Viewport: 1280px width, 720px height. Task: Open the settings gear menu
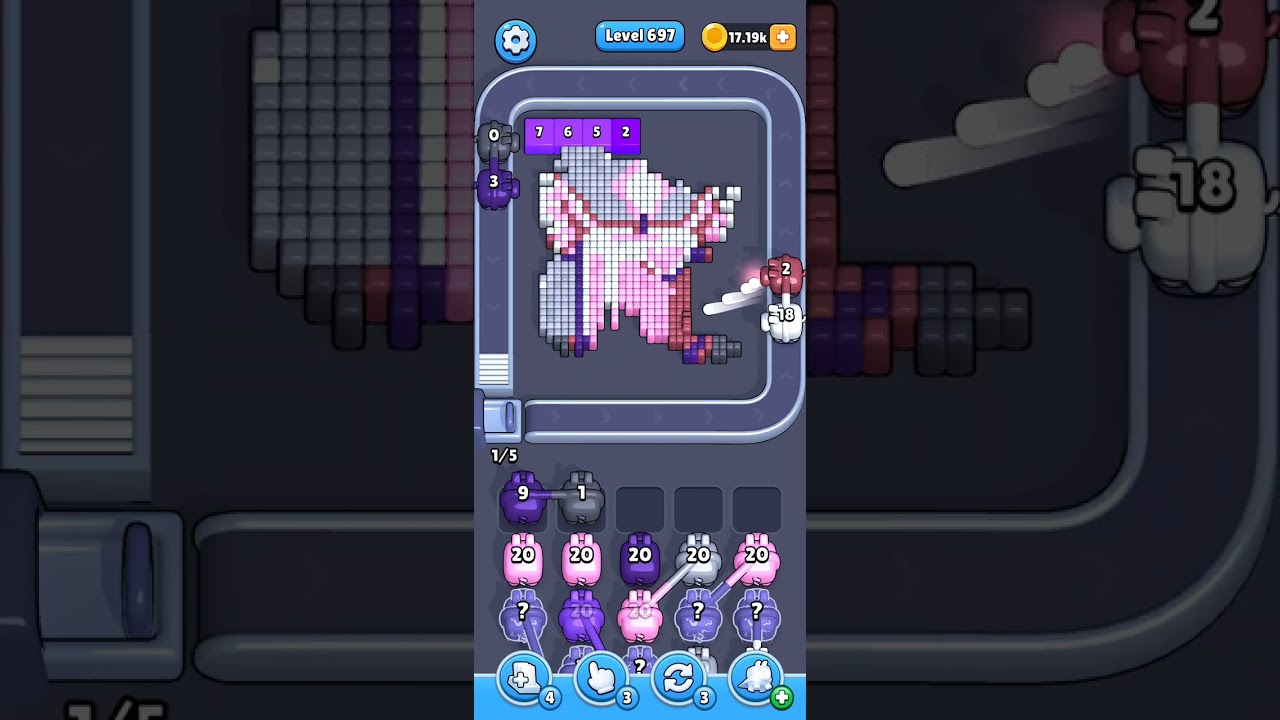[x=516, y=41]
